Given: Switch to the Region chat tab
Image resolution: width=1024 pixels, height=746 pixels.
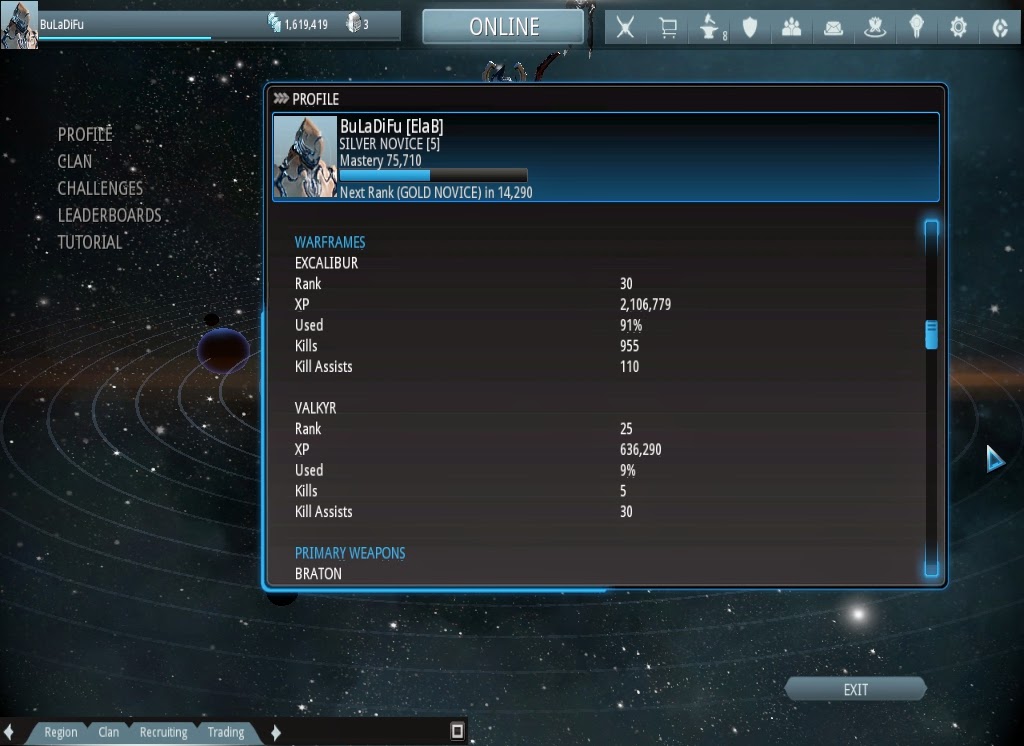Looking at the screenshot, I should pyautogui.click(x=60, y=732).
